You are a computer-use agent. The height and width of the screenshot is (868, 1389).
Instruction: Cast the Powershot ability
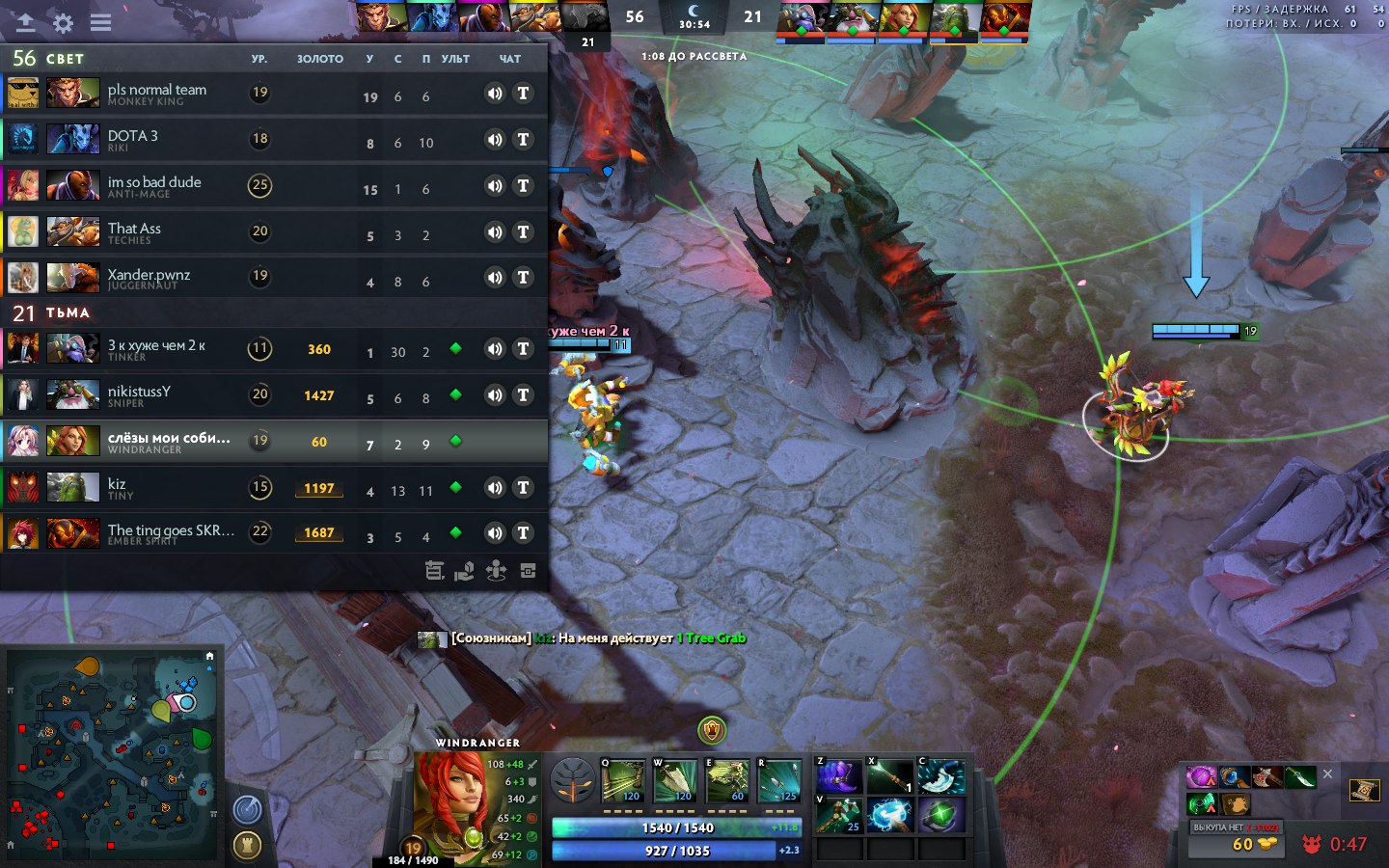tap(675, 781)
